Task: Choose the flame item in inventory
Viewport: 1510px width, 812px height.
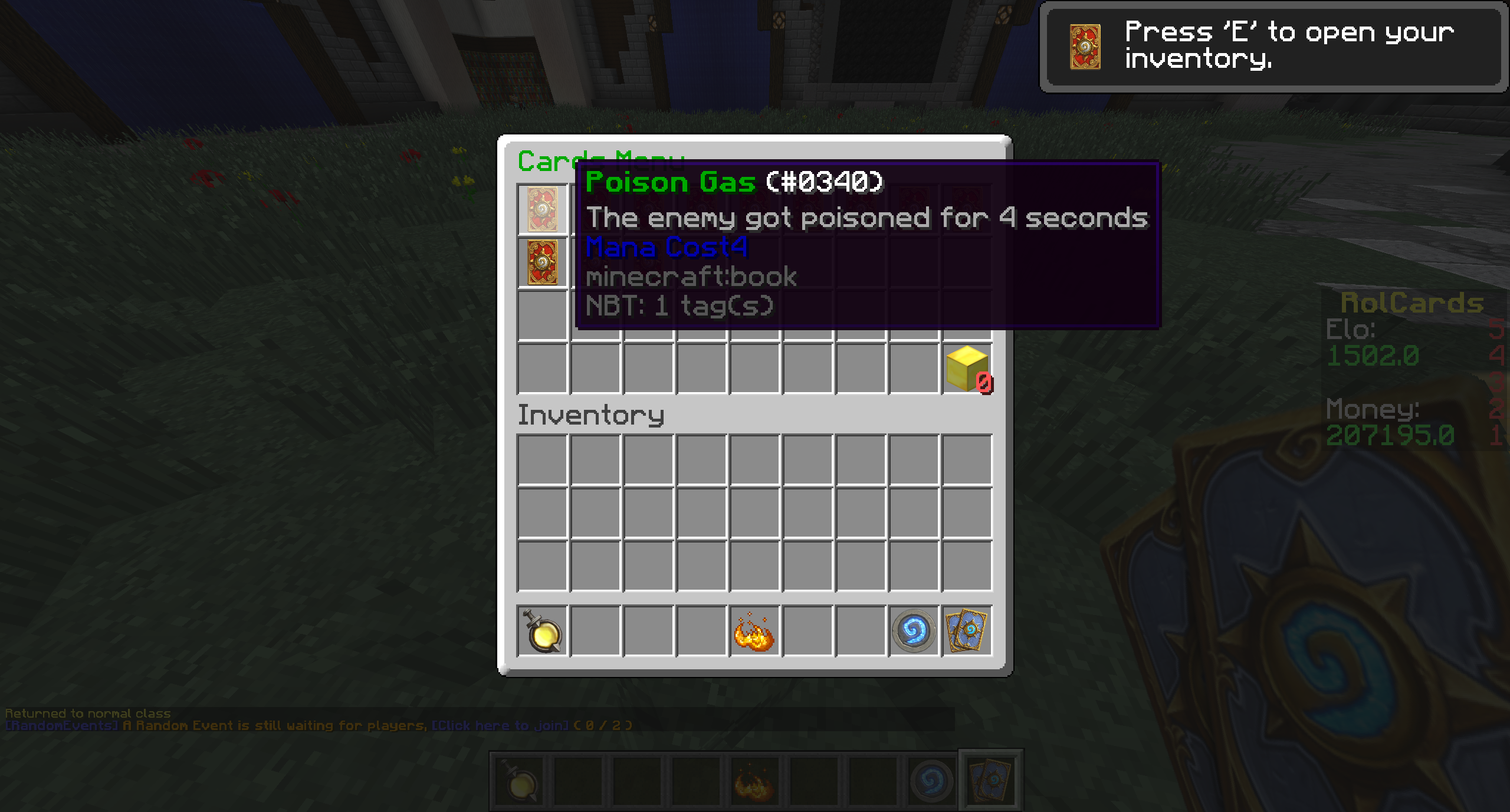Action: (x=754, y=631)
